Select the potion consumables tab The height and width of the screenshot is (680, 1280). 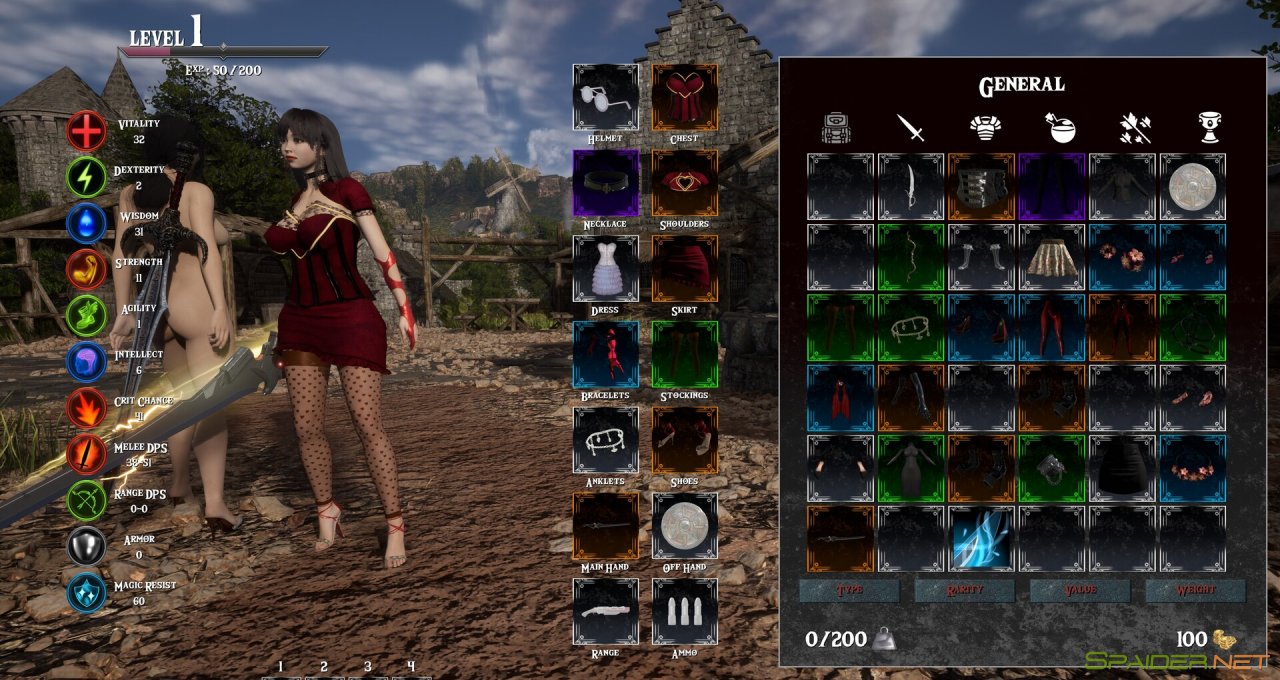pos(1060,127)
